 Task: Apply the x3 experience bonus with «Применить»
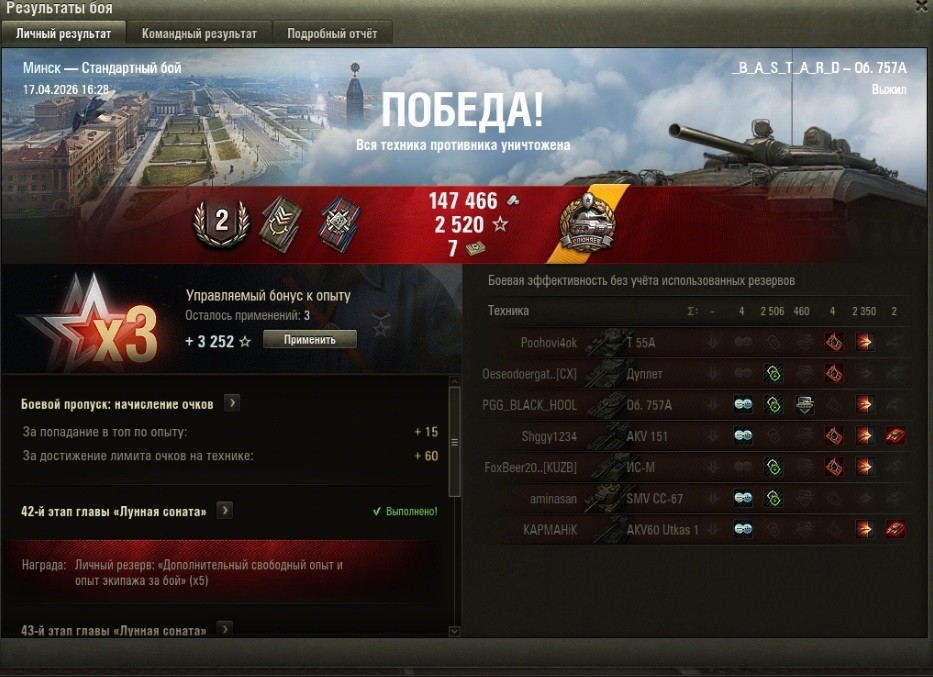(x=309, y=340)
